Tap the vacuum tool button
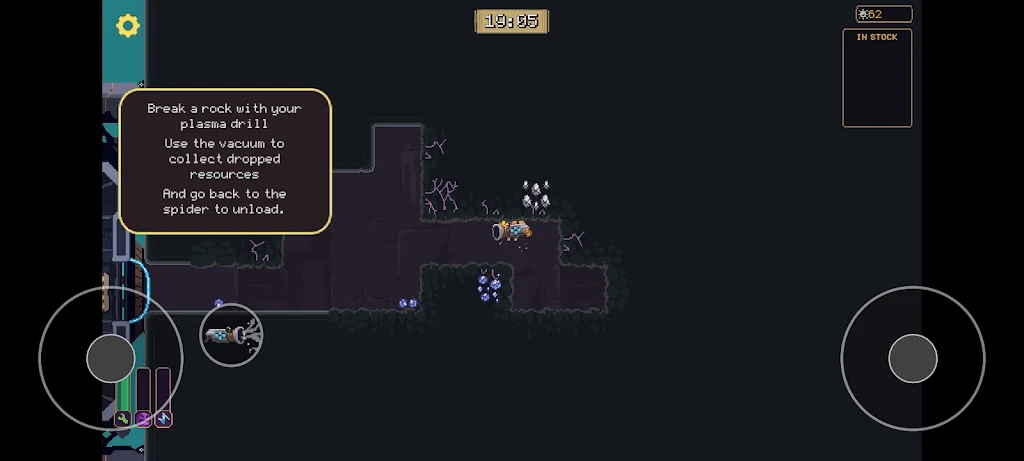The image size is (1024, 461). (231, 335)
